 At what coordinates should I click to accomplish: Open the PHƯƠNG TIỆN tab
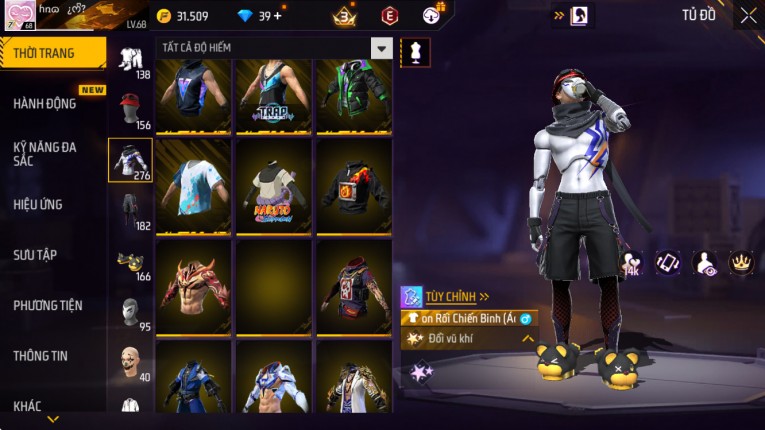(47, 305)
